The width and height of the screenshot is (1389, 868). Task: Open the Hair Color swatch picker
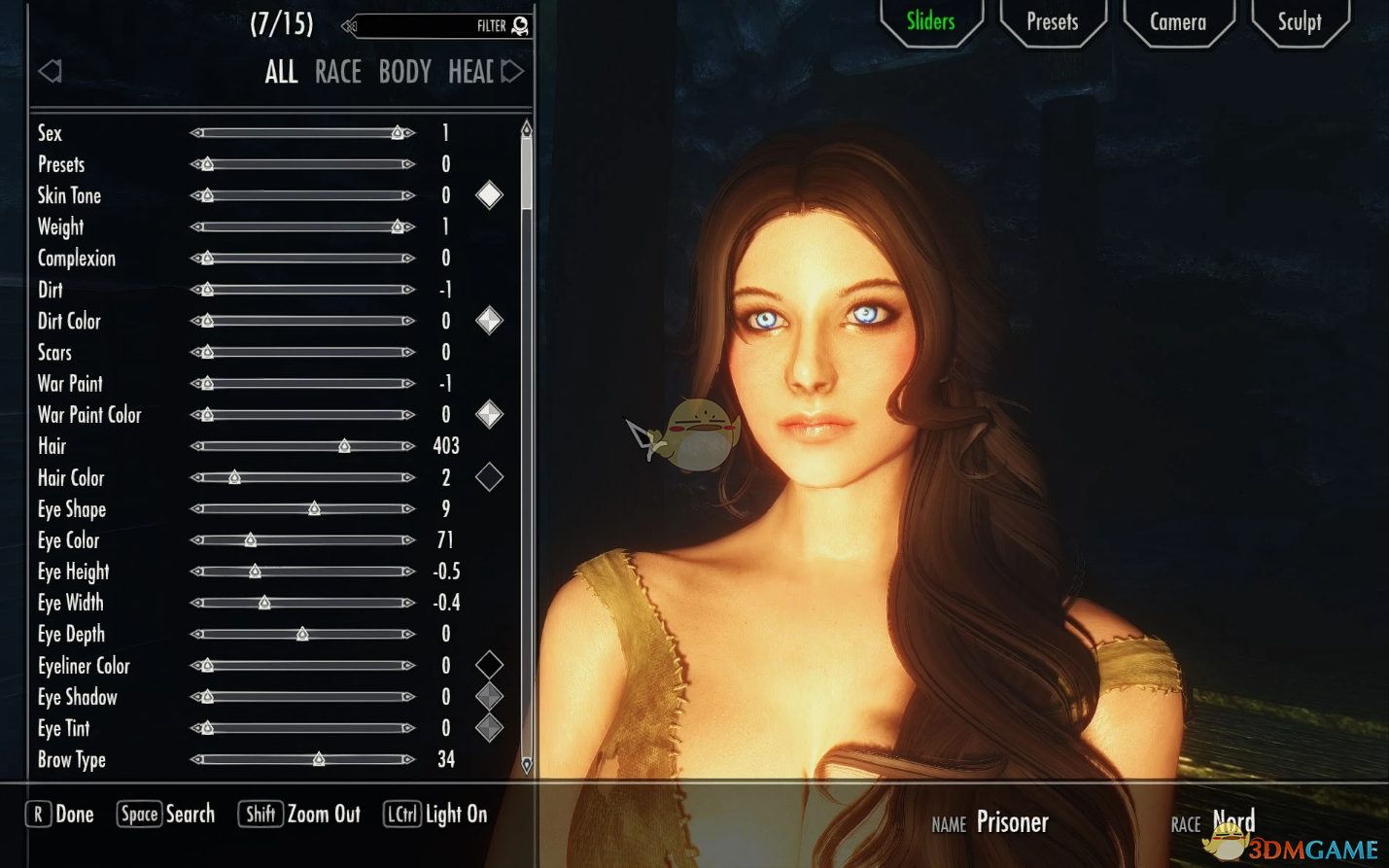click(x=489, y=477)
